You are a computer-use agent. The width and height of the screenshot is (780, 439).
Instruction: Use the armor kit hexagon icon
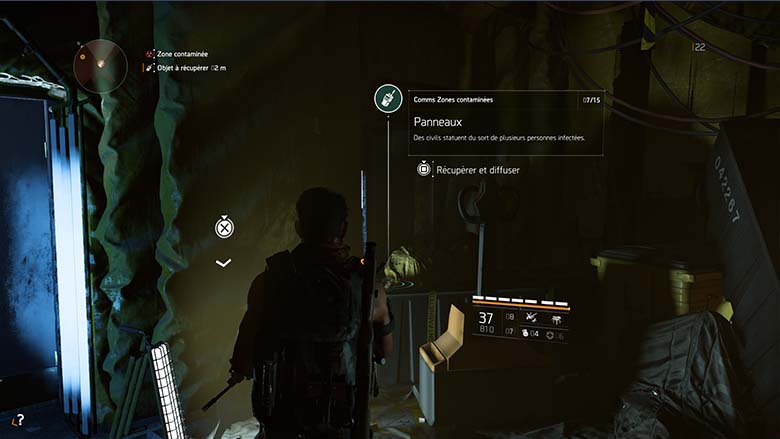[x=549, y=333]
